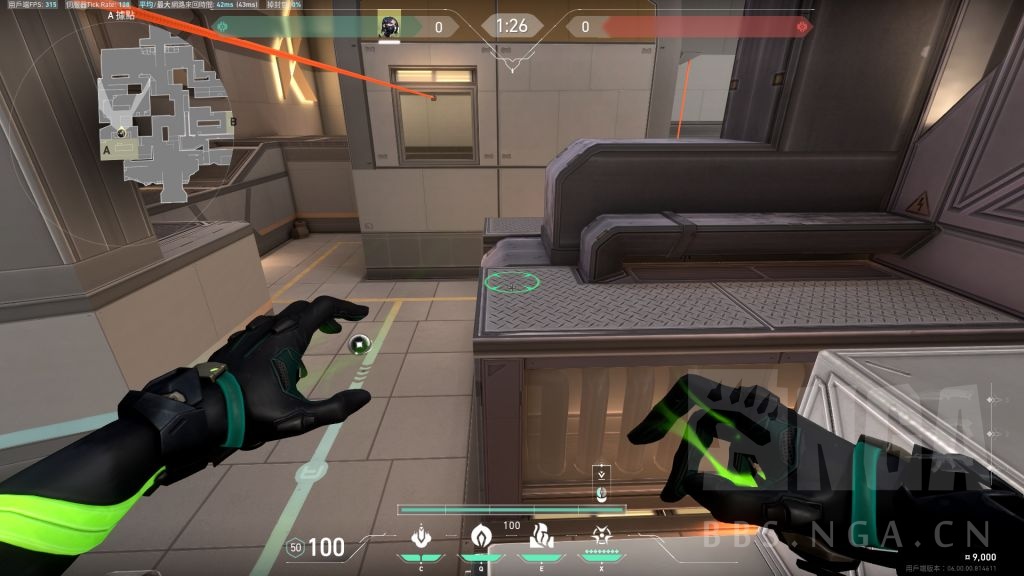The image size is (1024, 576).
Task: Use the Toxic Screen ability (E)
Action: coord(541,537)
